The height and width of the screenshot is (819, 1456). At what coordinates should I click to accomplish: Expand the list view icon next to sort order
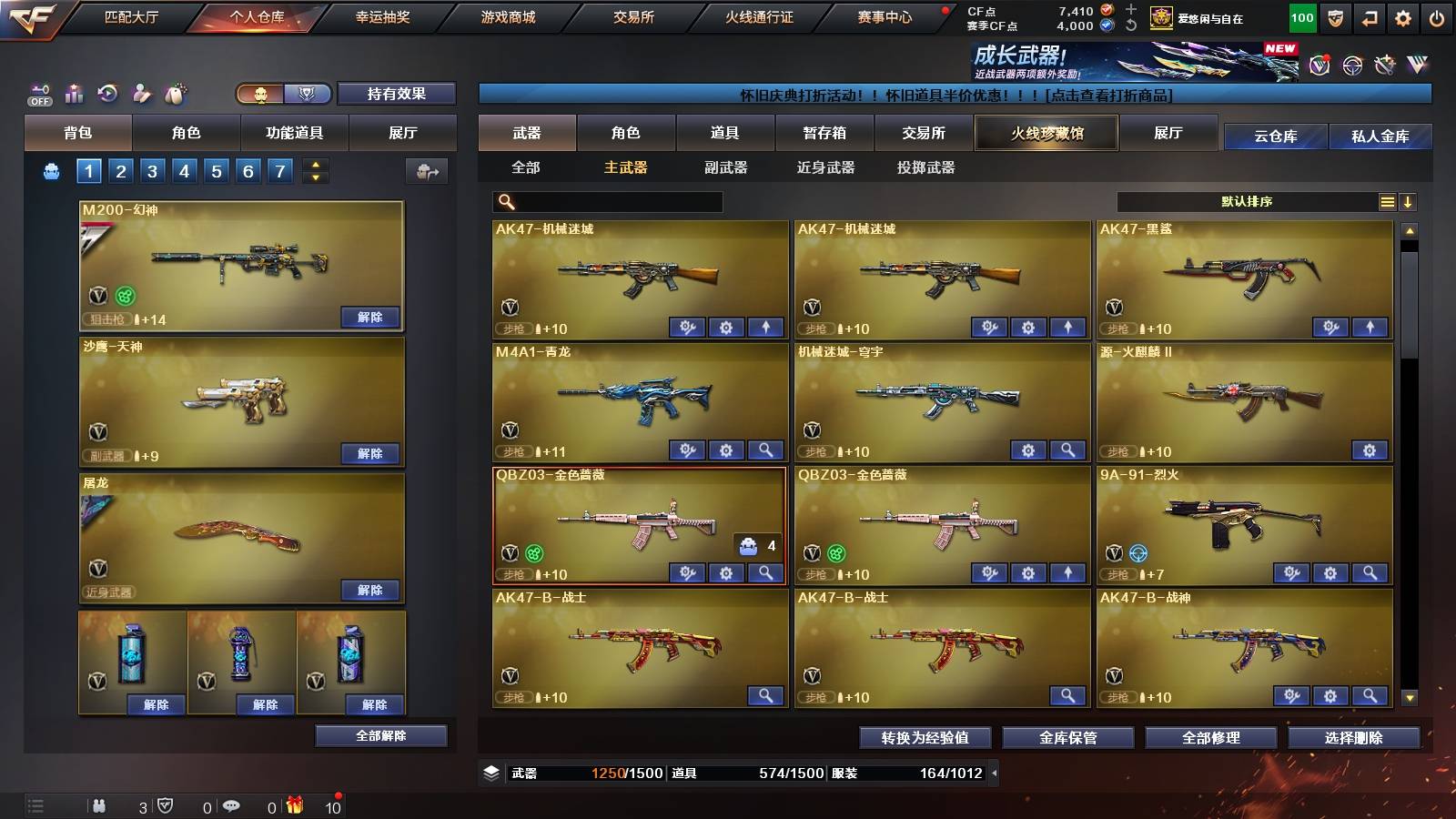pos(1386,202)
